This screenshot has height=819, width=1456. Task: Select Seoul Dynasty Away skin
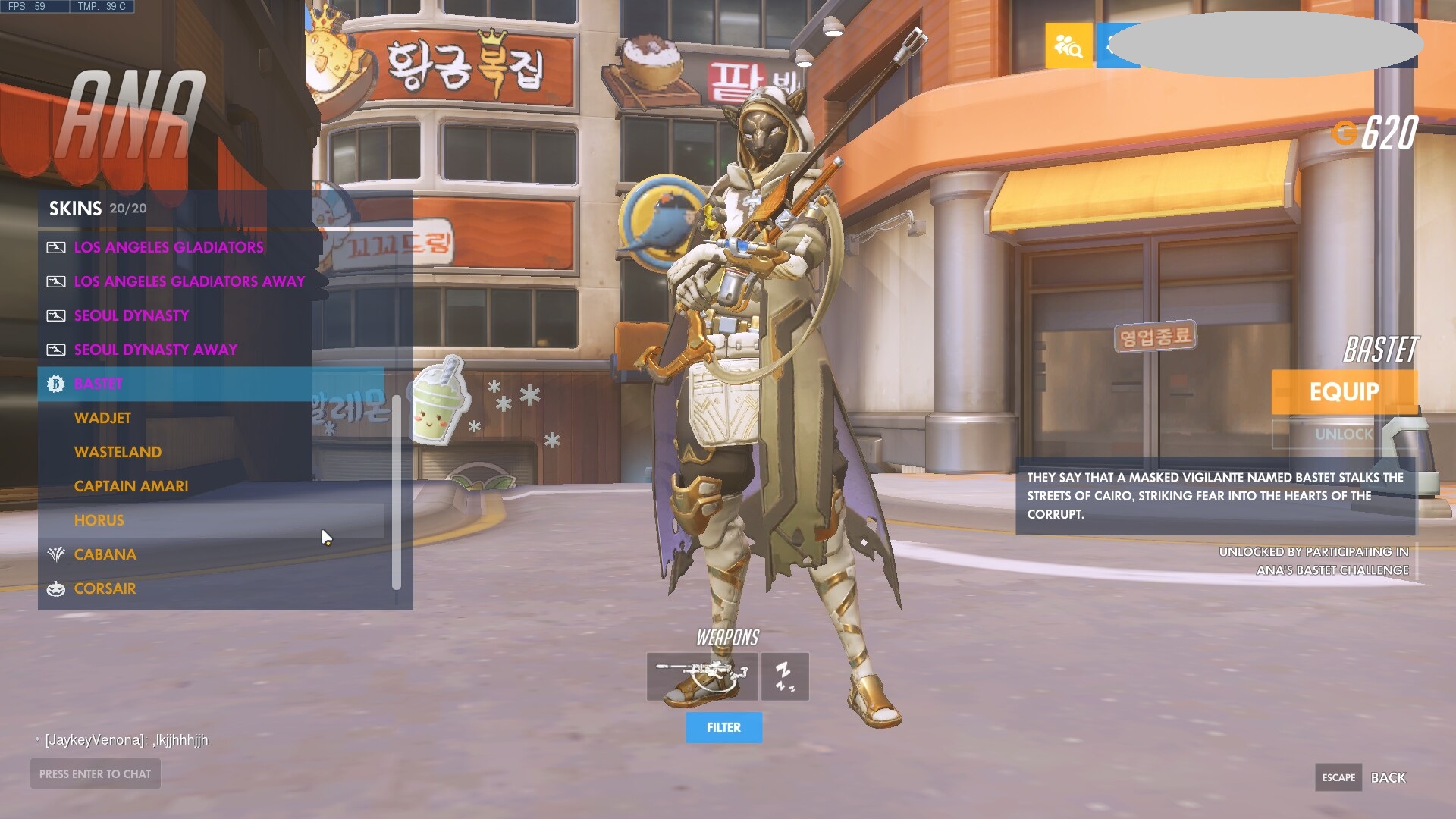point(155,350)
